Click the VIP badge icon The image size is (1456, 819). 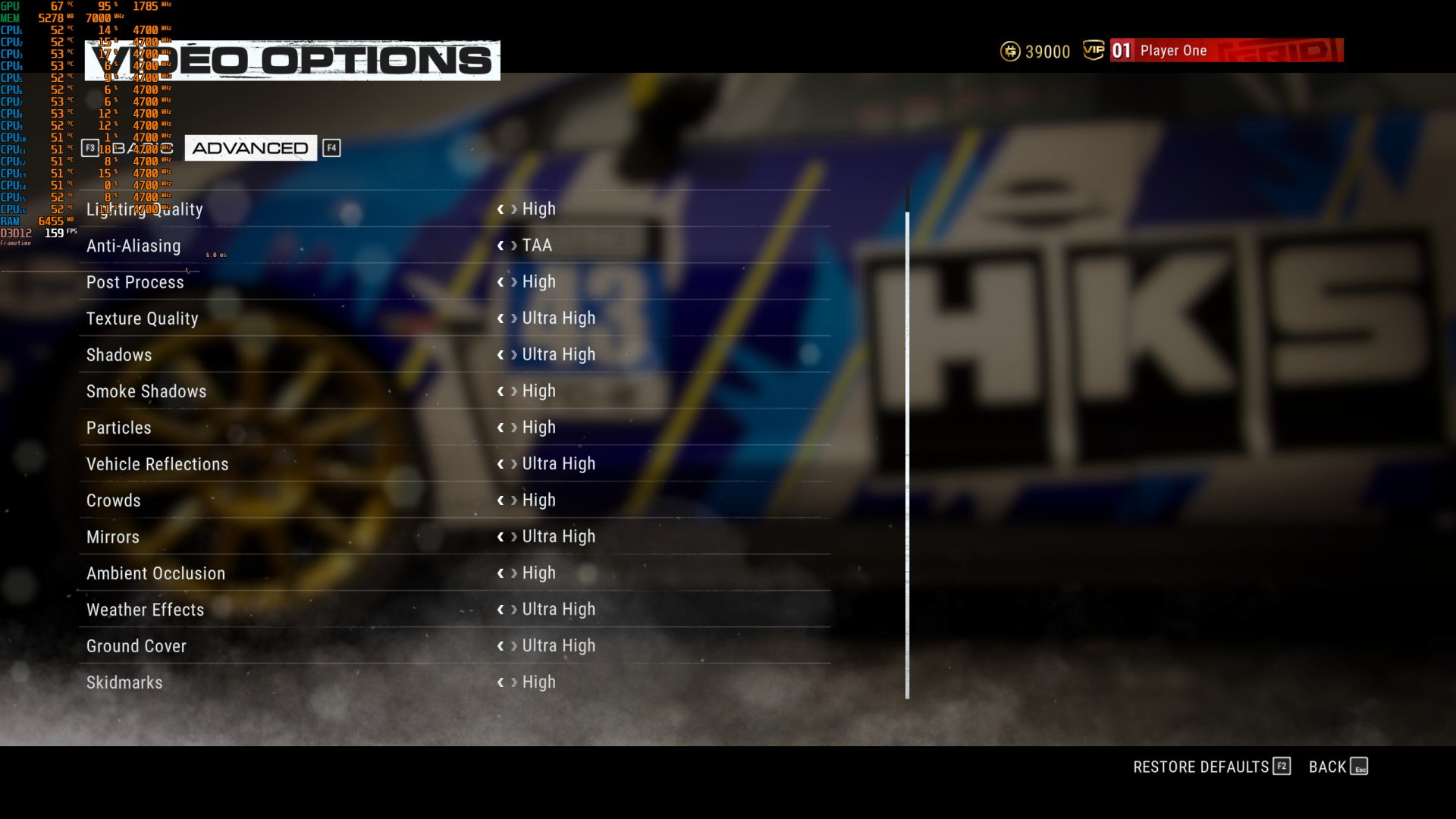(1092, 50)
